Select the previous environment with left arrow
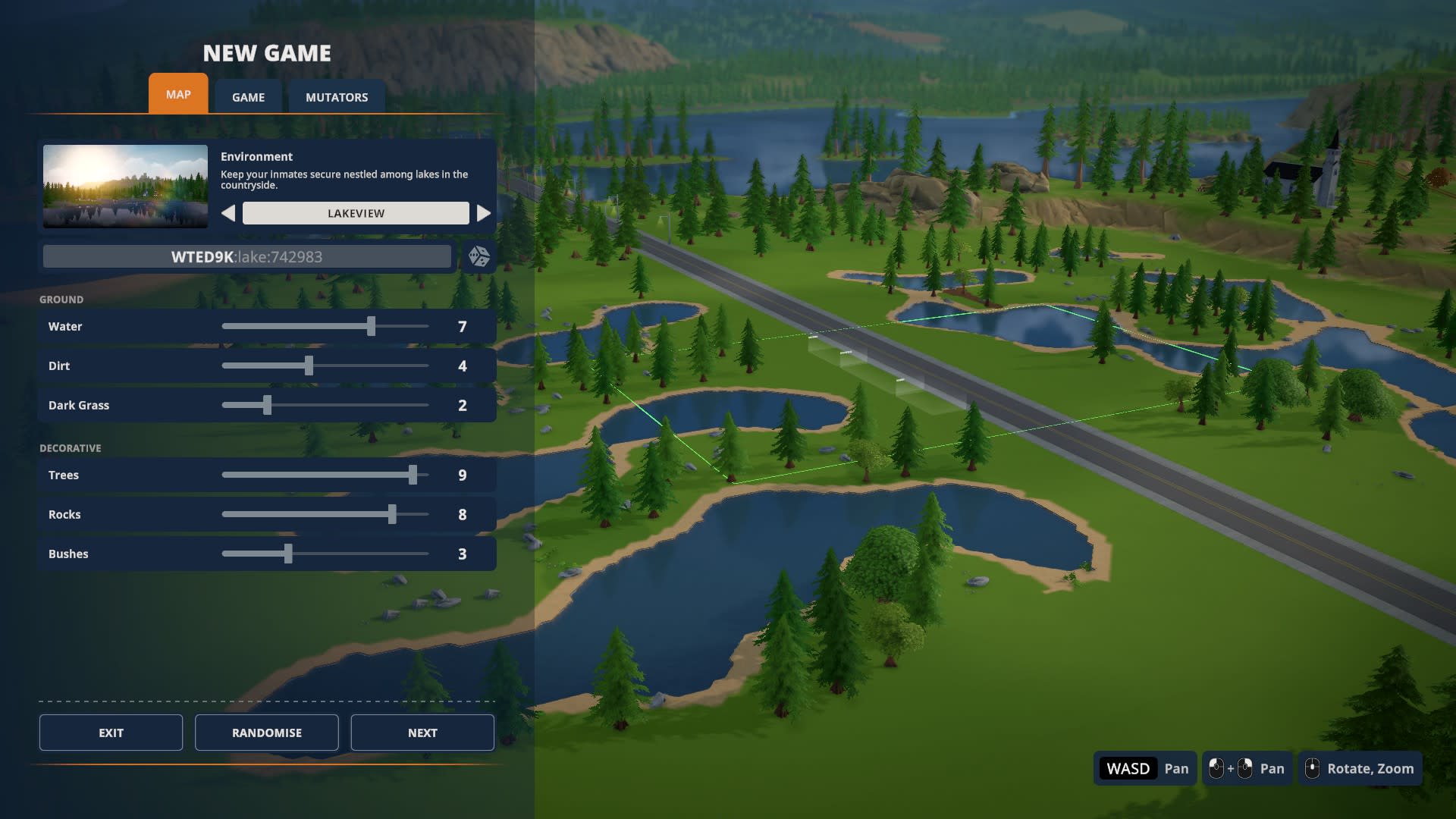 228,213
